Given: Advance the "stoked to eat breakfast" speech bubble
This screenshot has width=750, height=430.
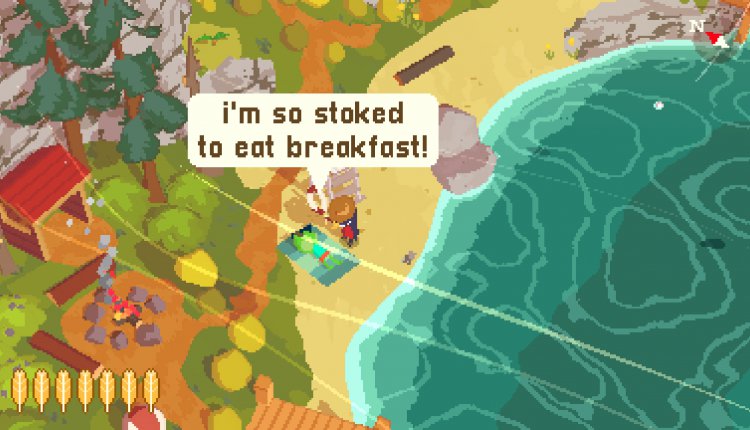Looking at the screenshot, I should pos(312,131).
